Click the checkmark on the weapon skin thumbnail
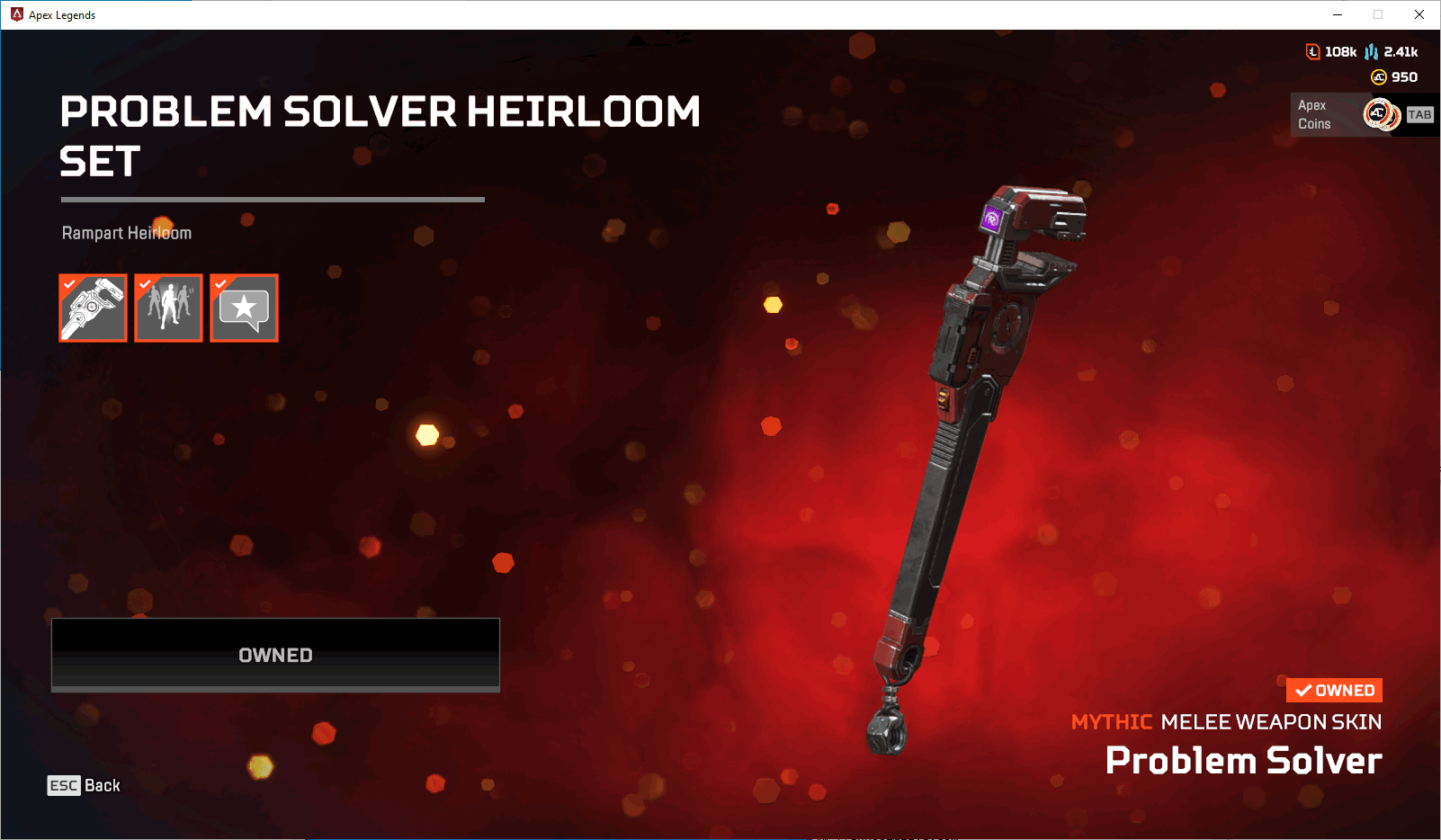Viewport: 1441px width, 840px height. coord(68,283)
